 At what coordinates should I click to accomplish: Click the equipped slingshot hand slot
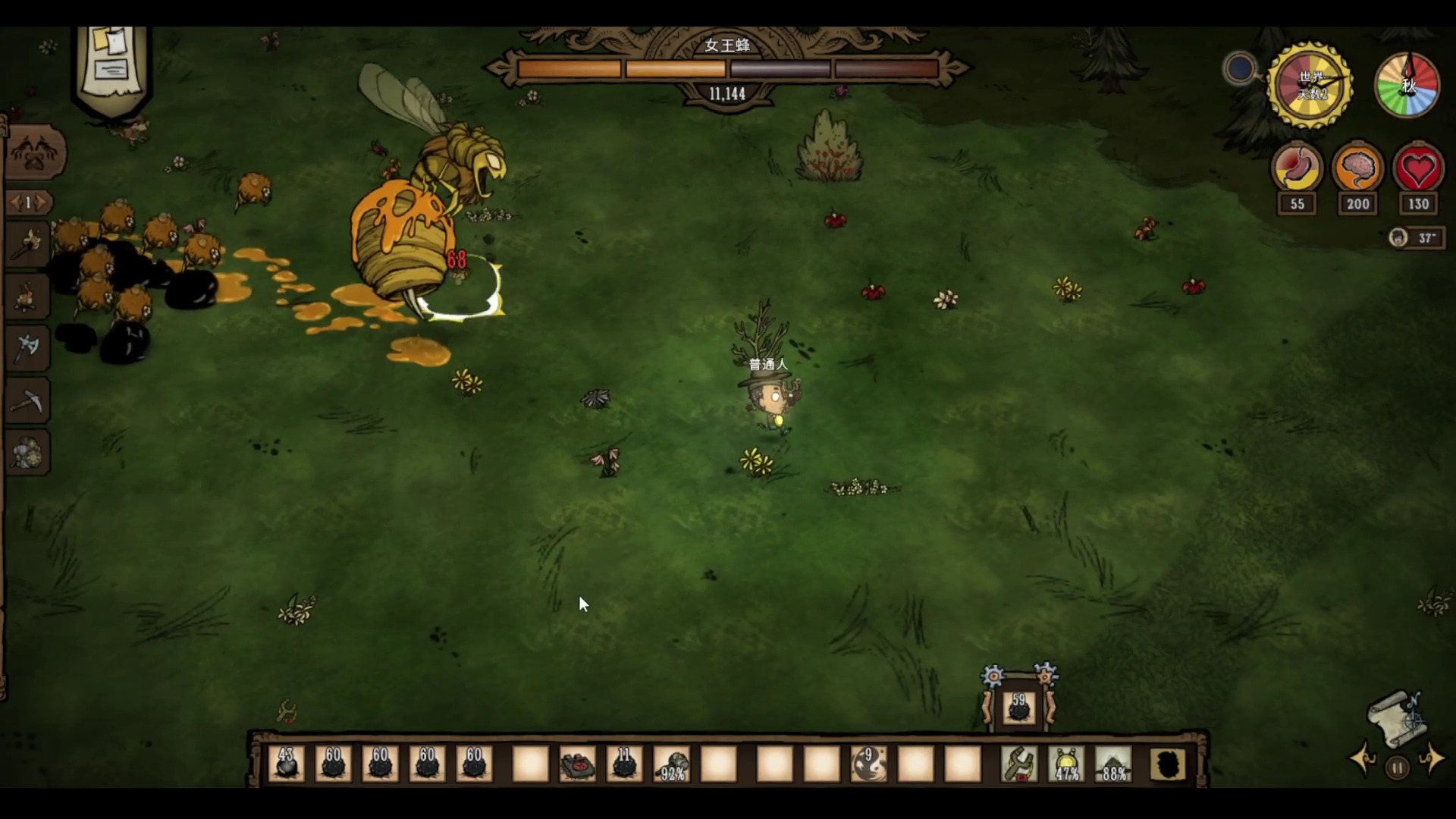(x=1019, y=764)
